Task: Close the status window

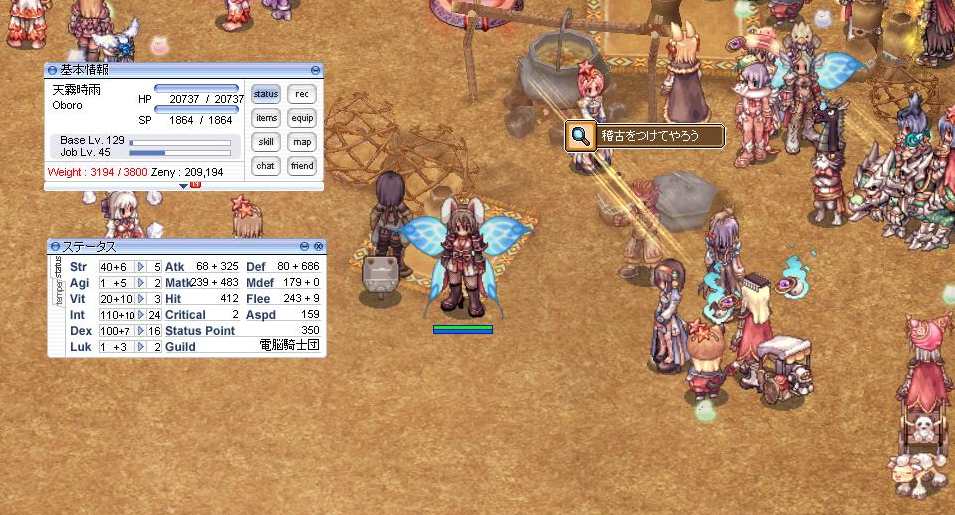Action: click(318, 246)
